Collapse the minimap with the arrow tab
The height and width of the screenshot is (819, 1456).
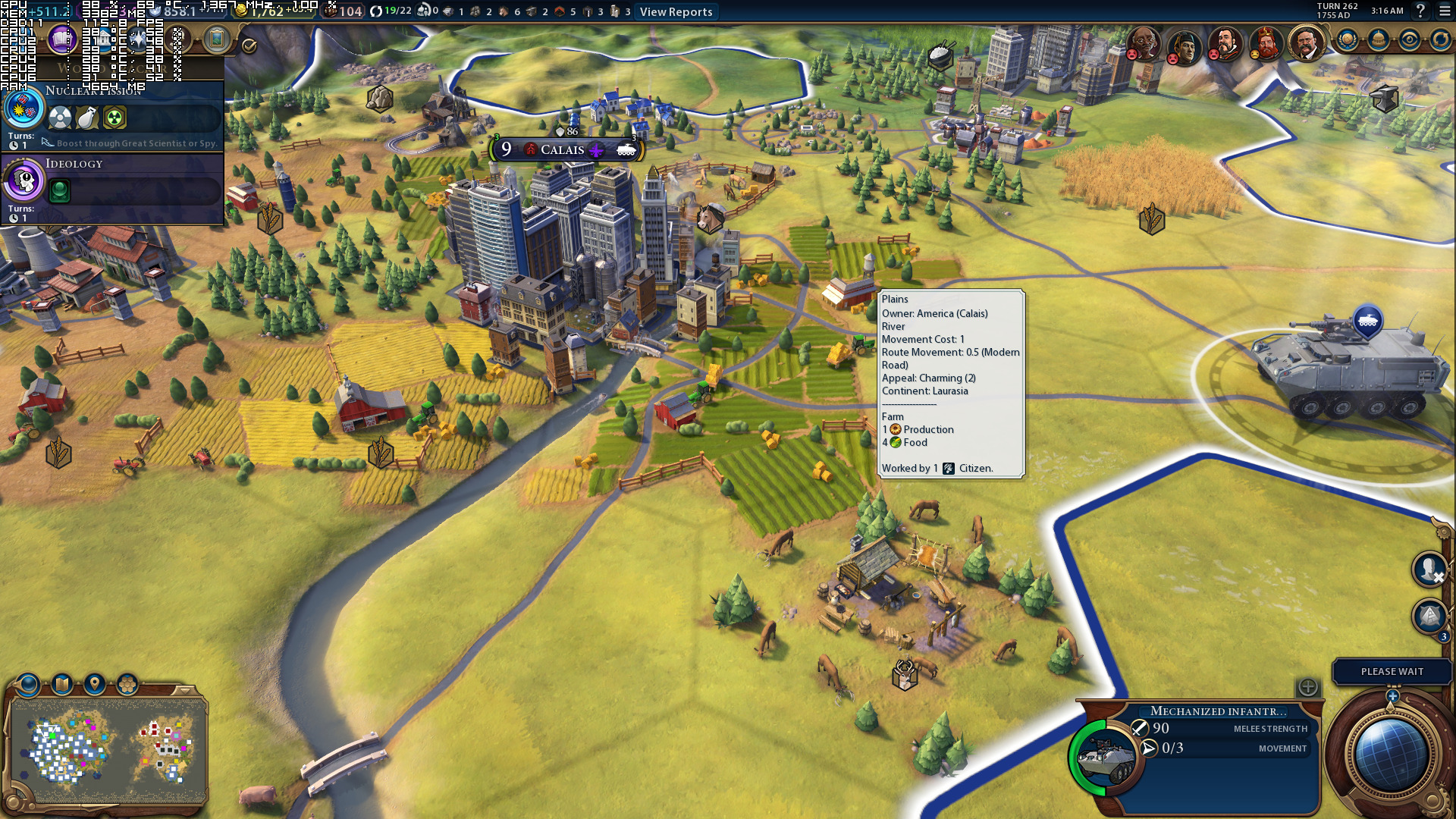click(x=183, y=690)
